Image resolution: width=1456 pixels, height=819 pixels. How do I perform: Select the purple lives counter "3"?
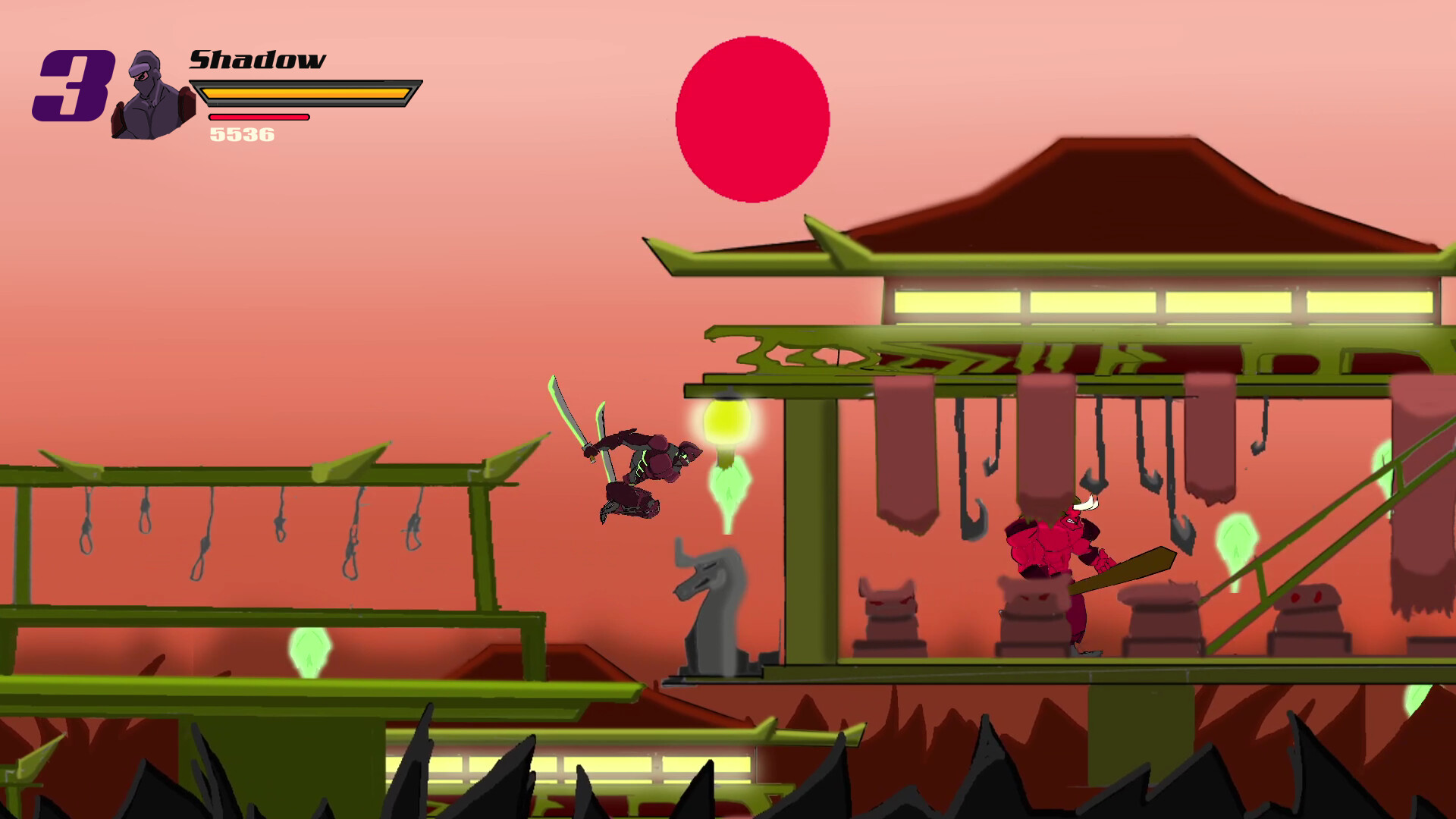point(73,83)
